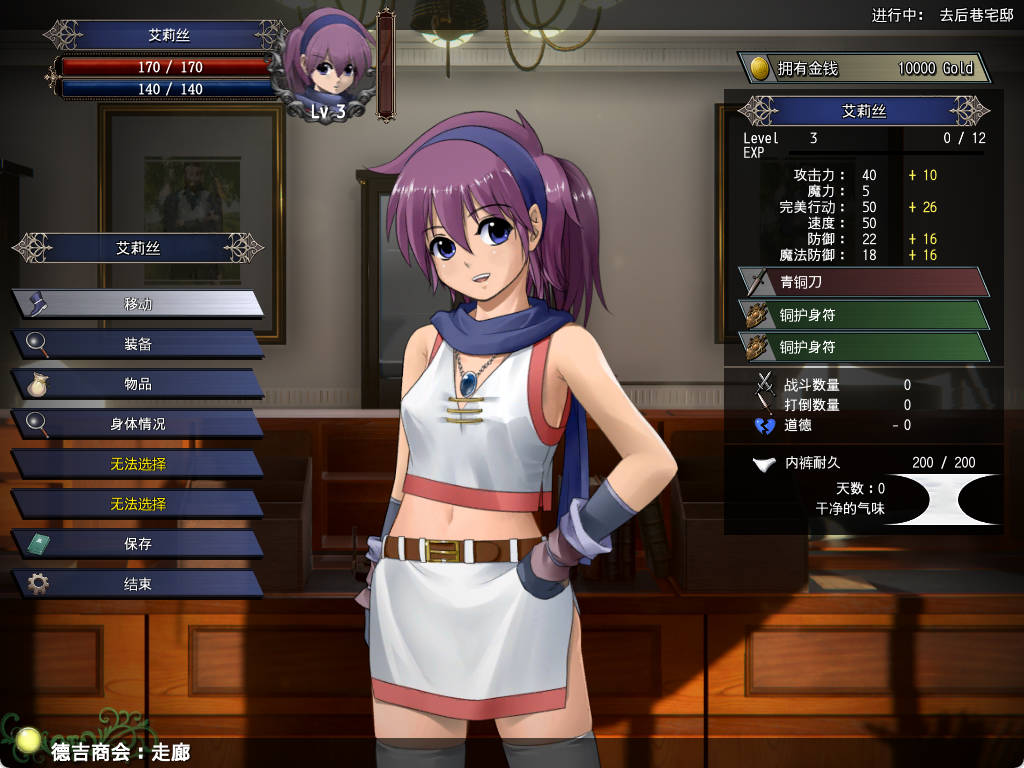The height and width of the screenshot is (768, 1024).
Task: Select the 青铜刀 bronze knife weapon slot
Action: 864,282
